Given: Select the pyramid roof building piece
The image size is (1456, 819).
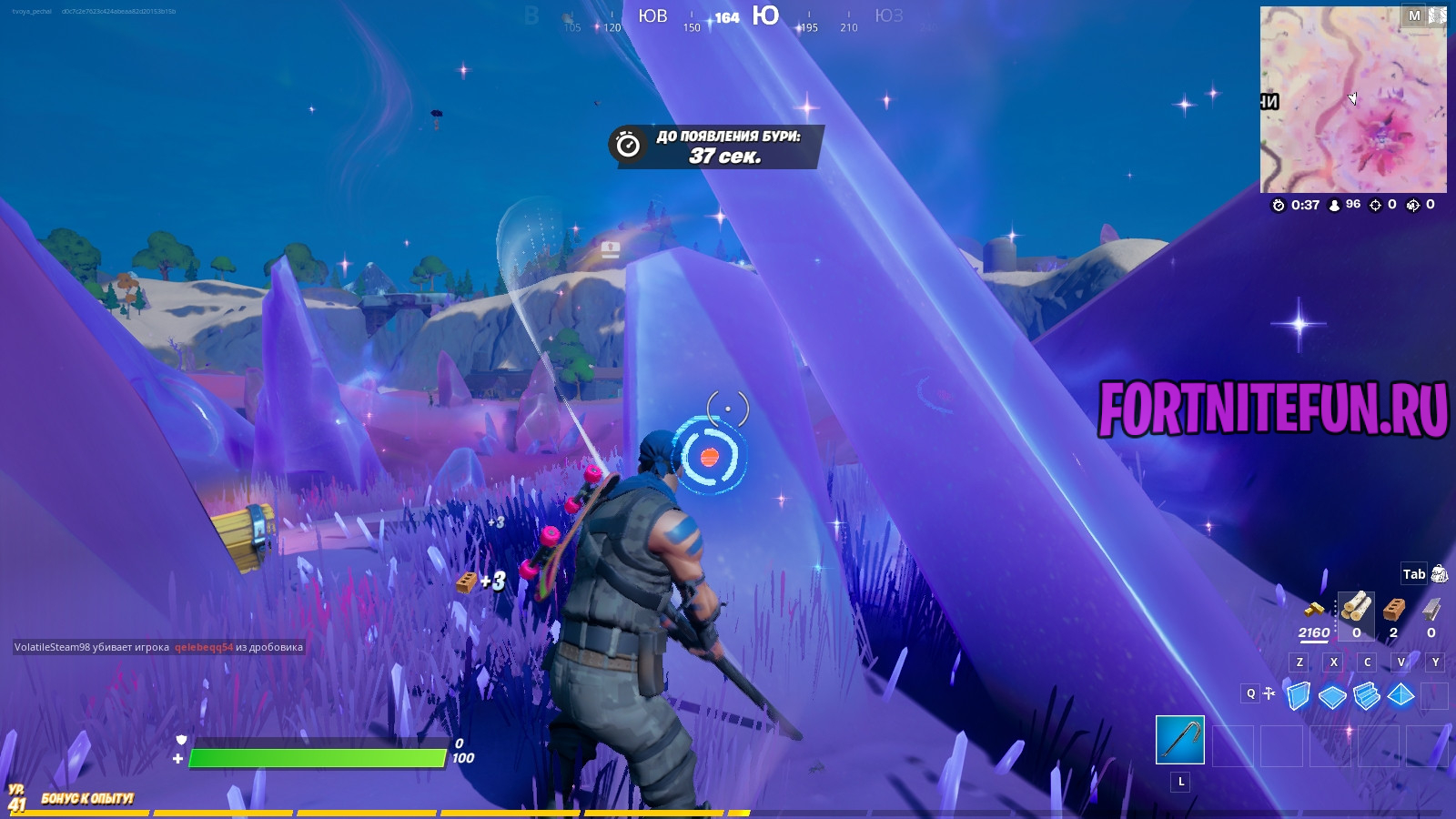Looking at the screenshot, I should click(x=1400, y=696).
